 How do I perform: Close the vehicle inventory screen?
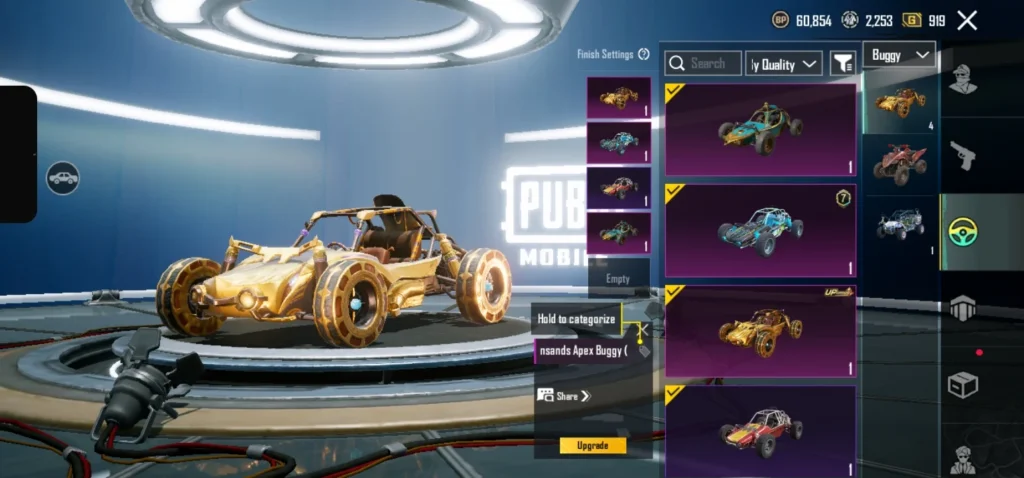(967, 20)
